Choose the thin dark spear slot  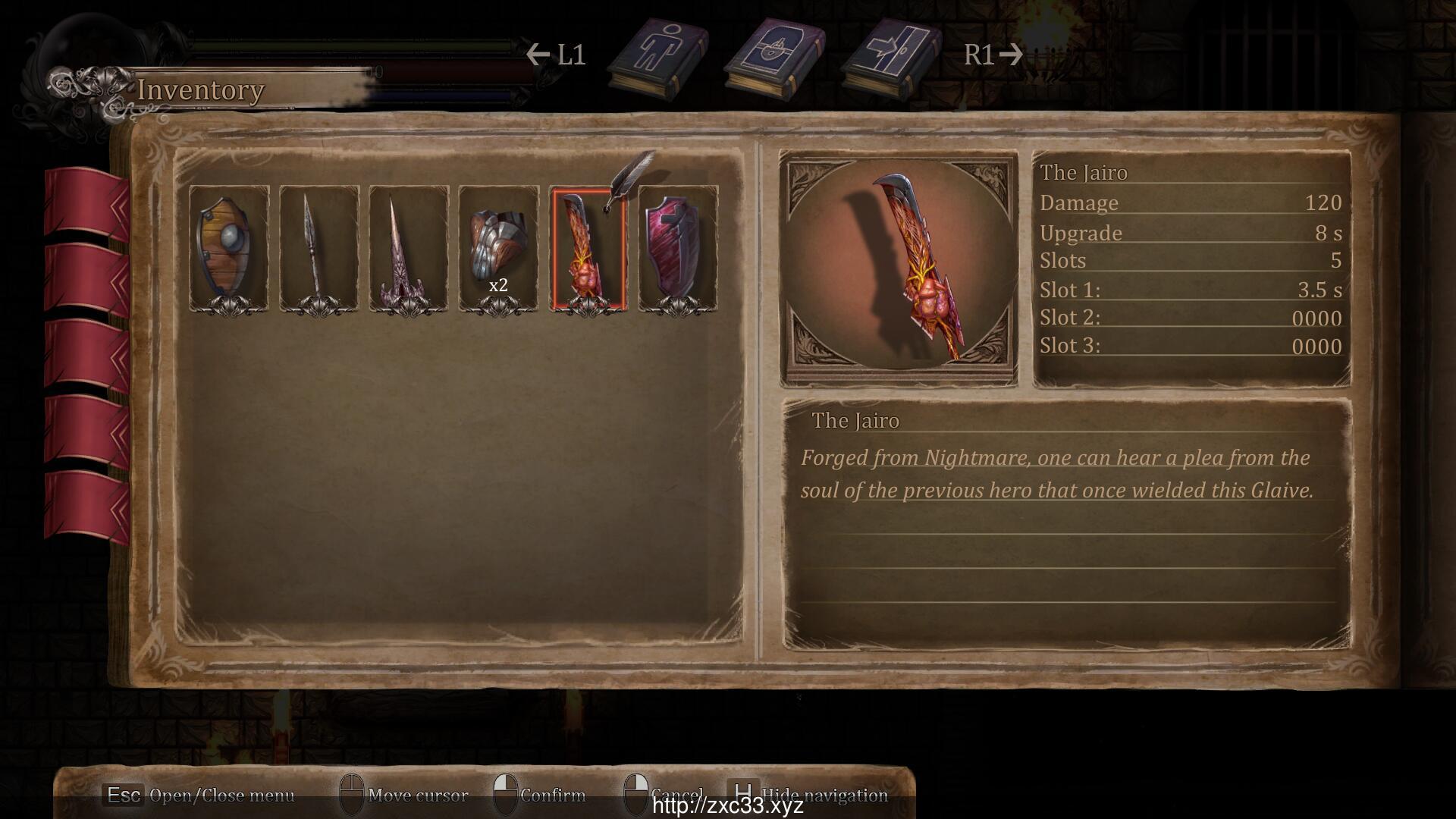[x=318, y=248]
